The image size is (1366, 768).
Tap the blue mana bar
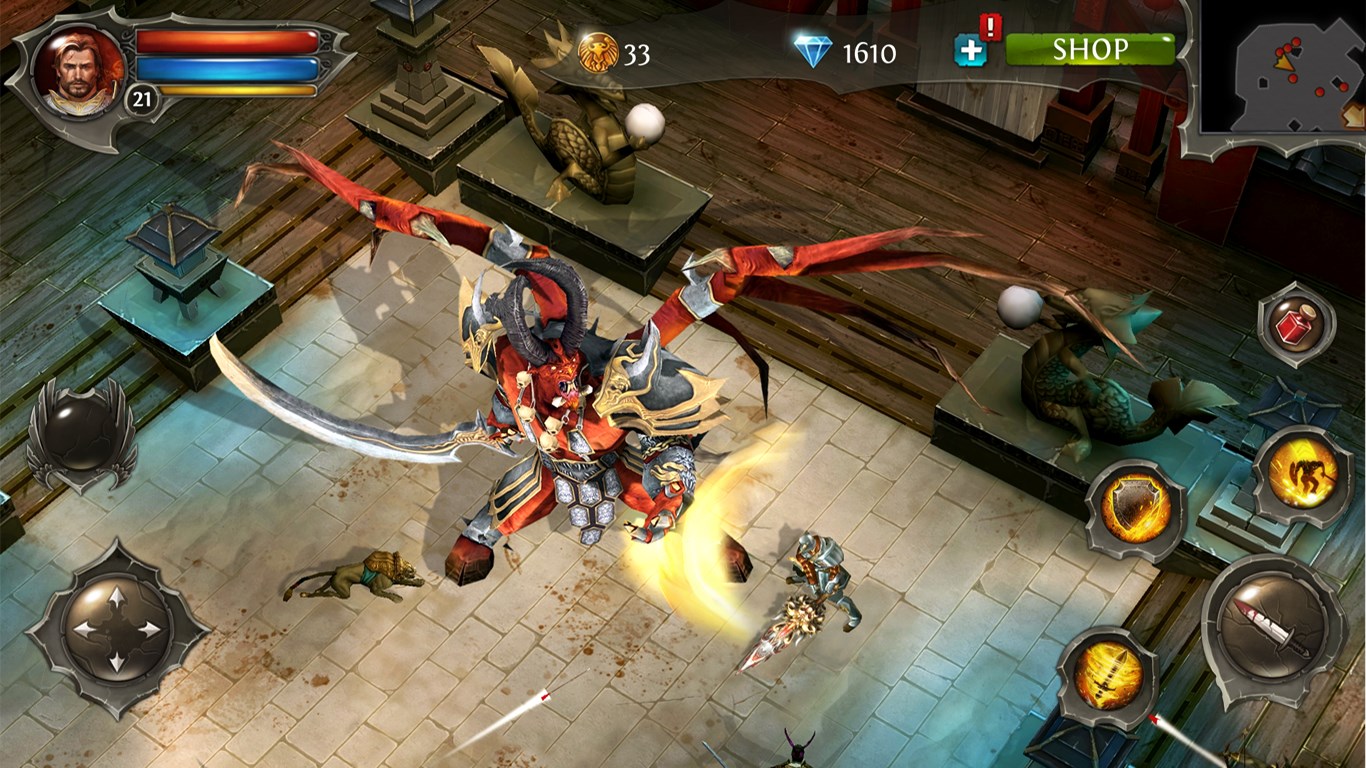[x=226, y=70]
